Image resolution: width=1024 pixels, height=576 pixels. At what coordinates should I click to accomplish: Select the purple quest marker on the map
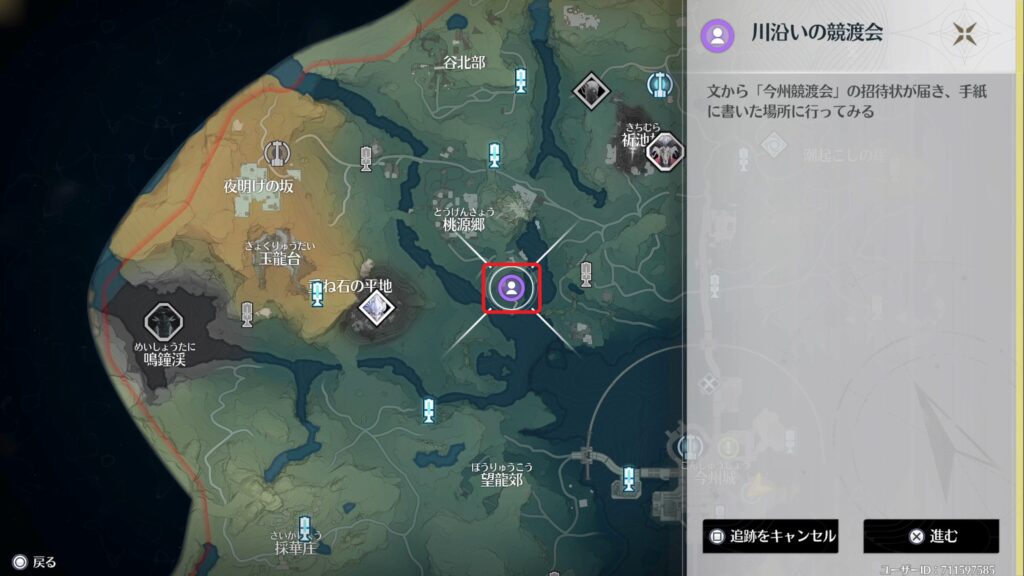[511, 289]
